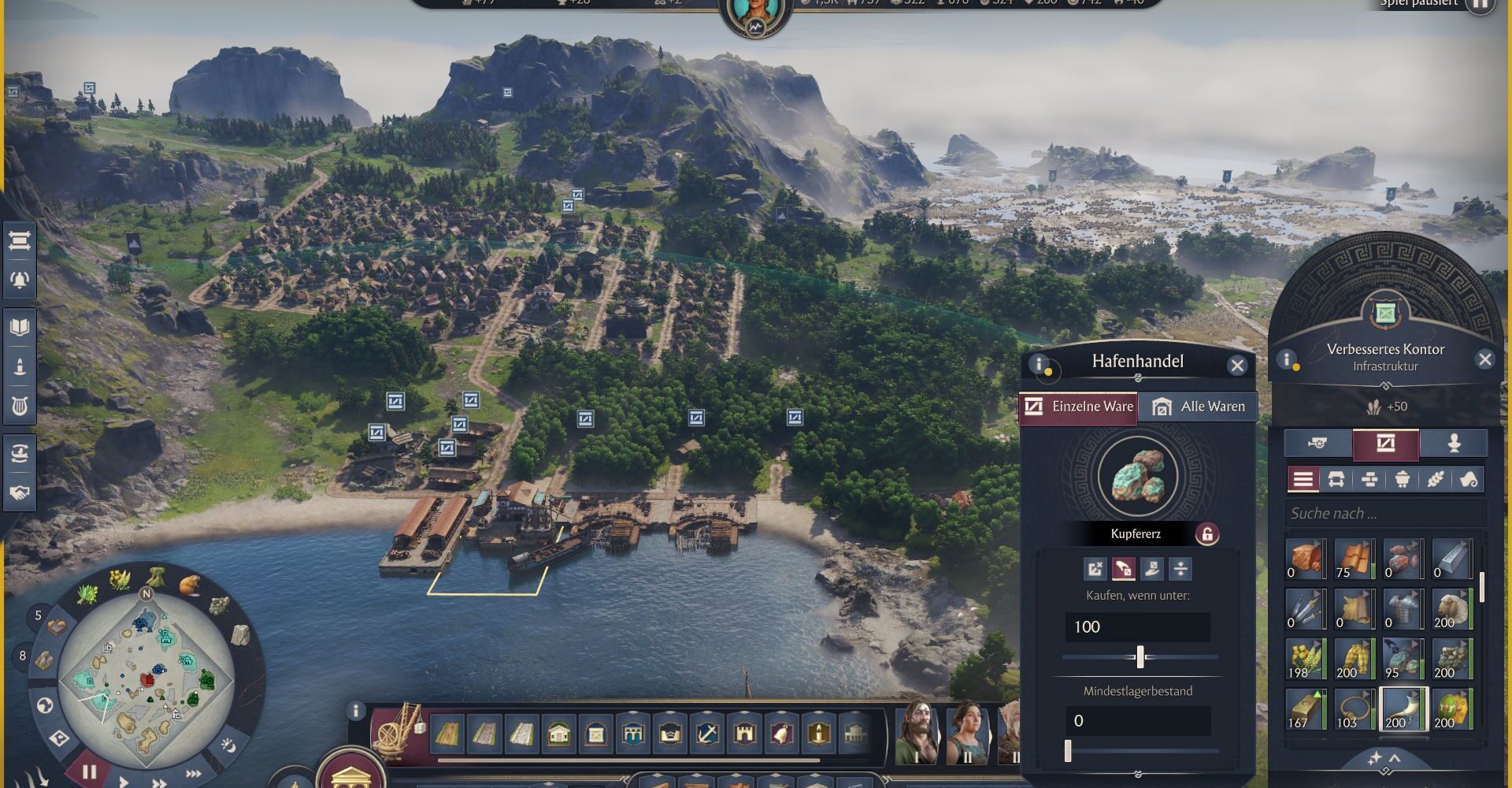
Task: Close the Verbessertes Kontor panel
Action: click(1484, 360)
